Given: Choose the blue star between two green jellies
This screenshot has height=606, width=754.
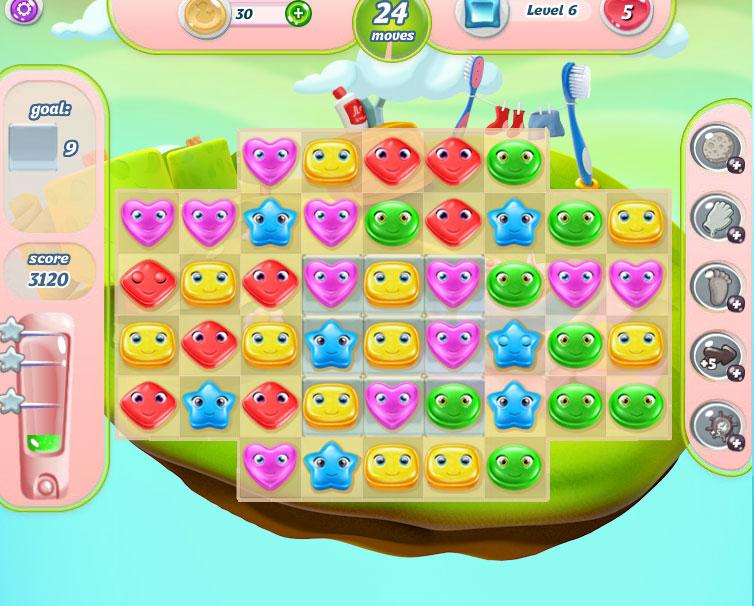Looking at the screenshot, I should tap(516, 406).
